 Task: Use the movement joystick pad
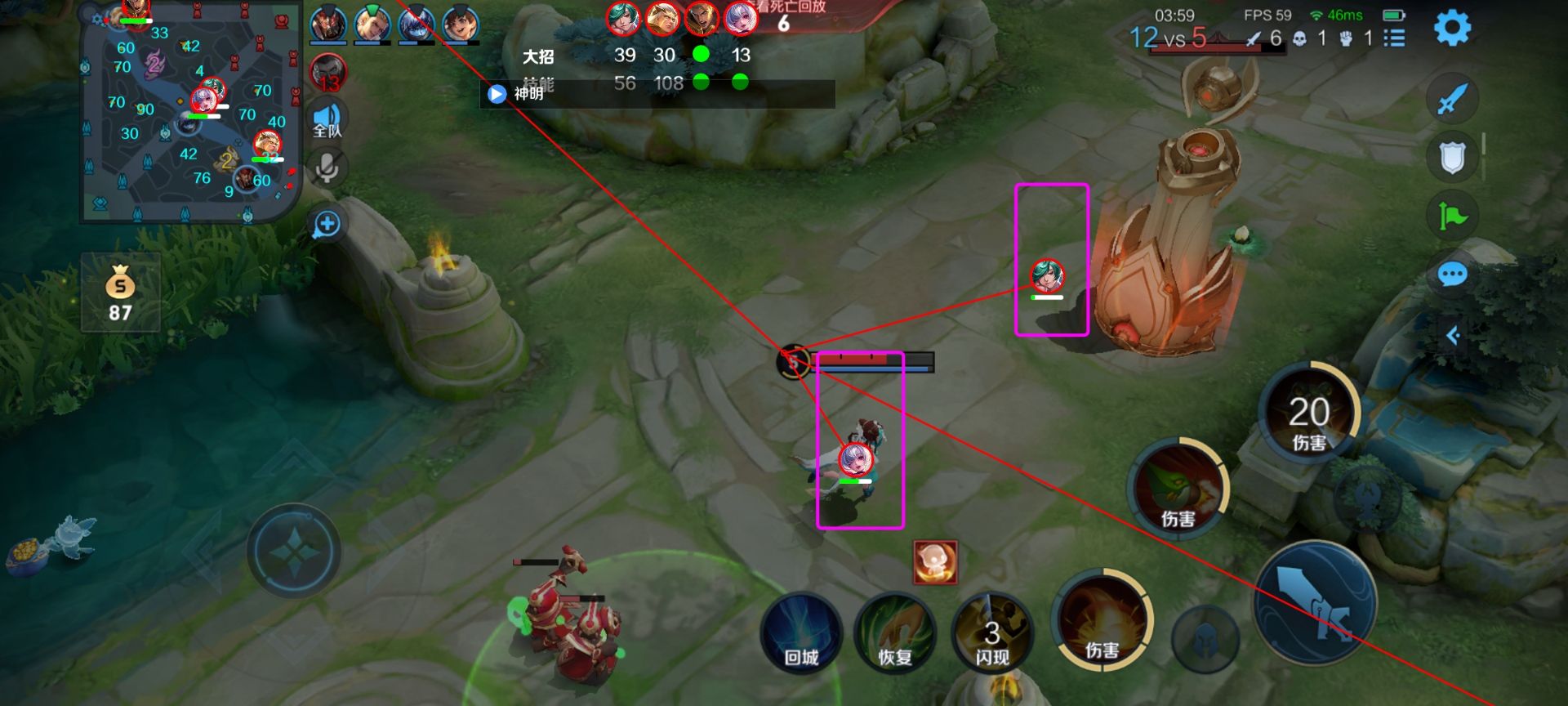click(x=294, y=551)
